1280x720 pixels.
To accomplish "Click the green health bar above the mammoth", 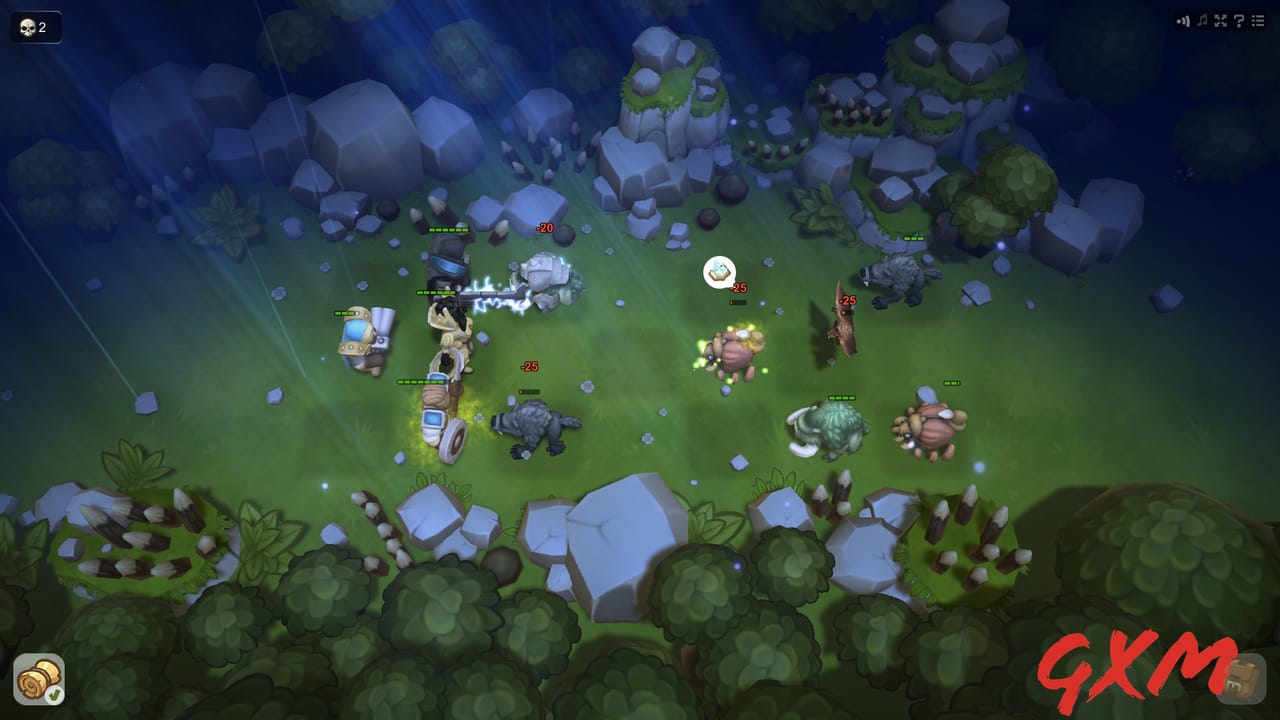I will tap(841, 397).
